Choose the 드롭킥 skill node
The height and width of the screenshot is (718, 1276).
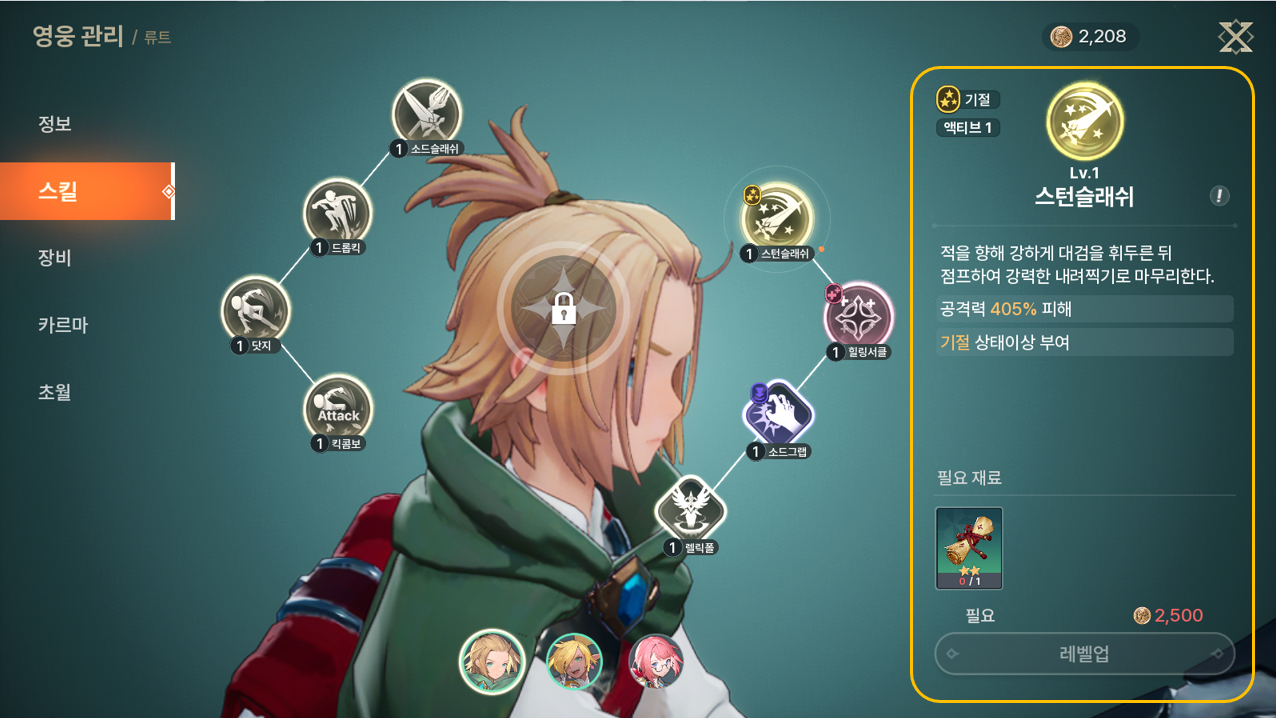click(337, 212)
